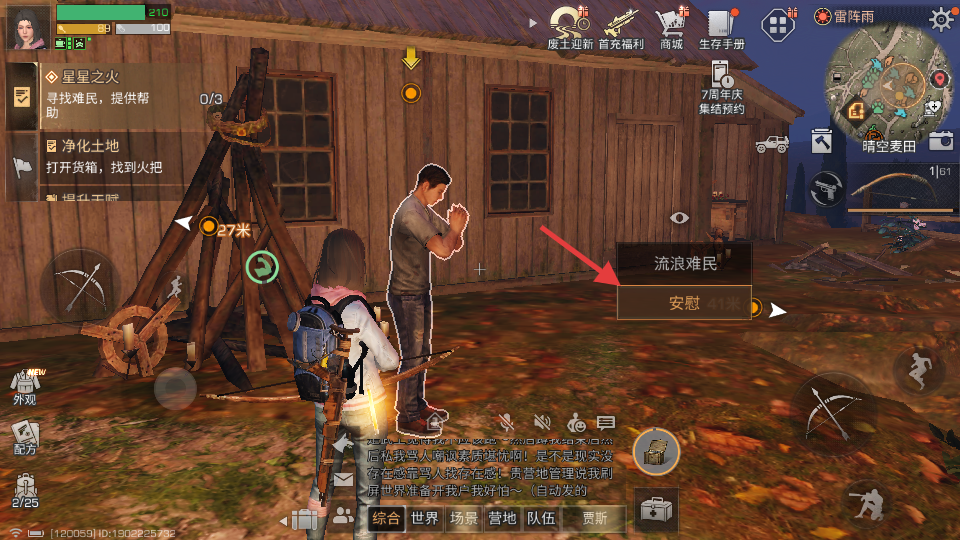Open the settings gear icon
The width and height of the screenshot is (960, 540).
point(941,18)
